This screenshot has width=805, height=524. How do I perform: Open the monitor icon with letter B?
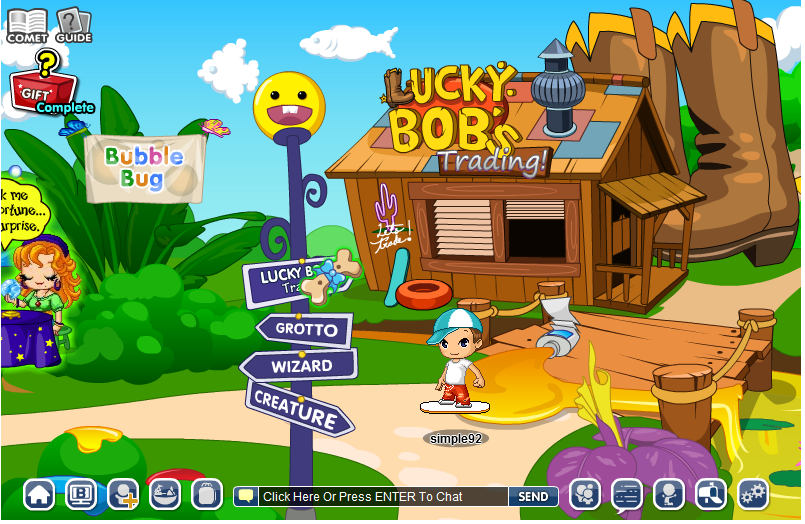(81, 494)
